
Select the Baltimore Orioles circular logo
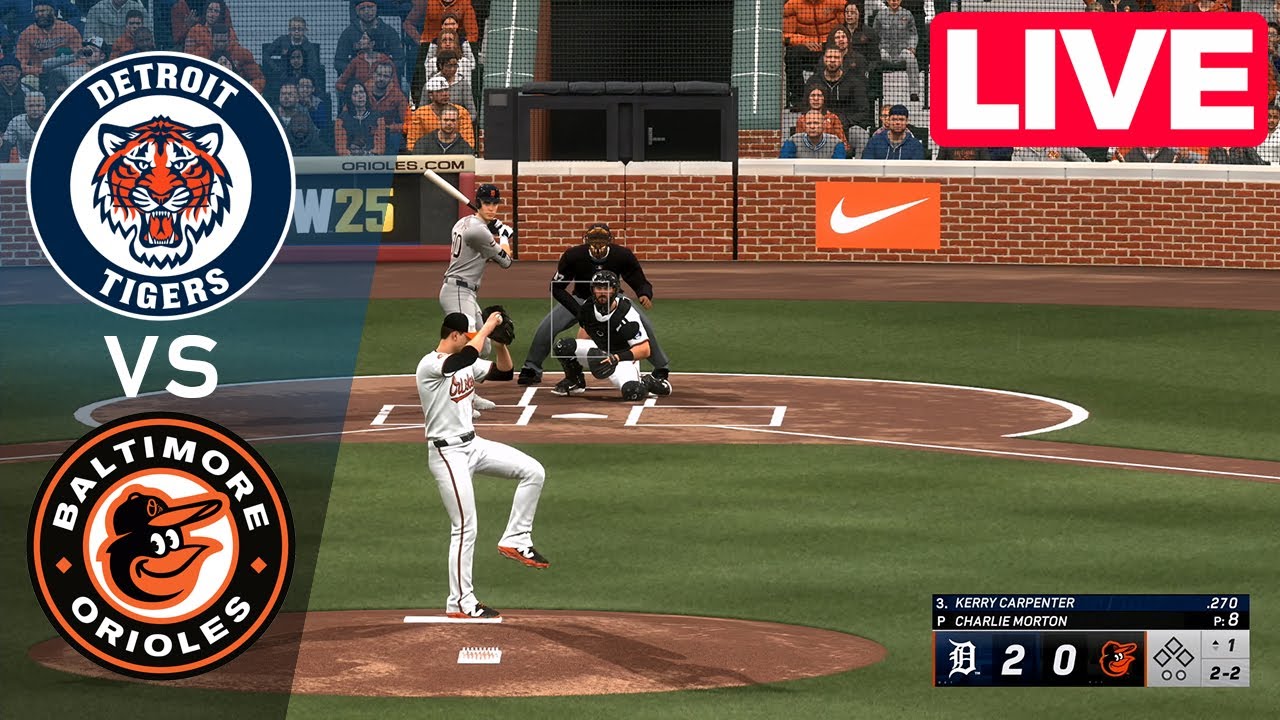coord(160,545)
